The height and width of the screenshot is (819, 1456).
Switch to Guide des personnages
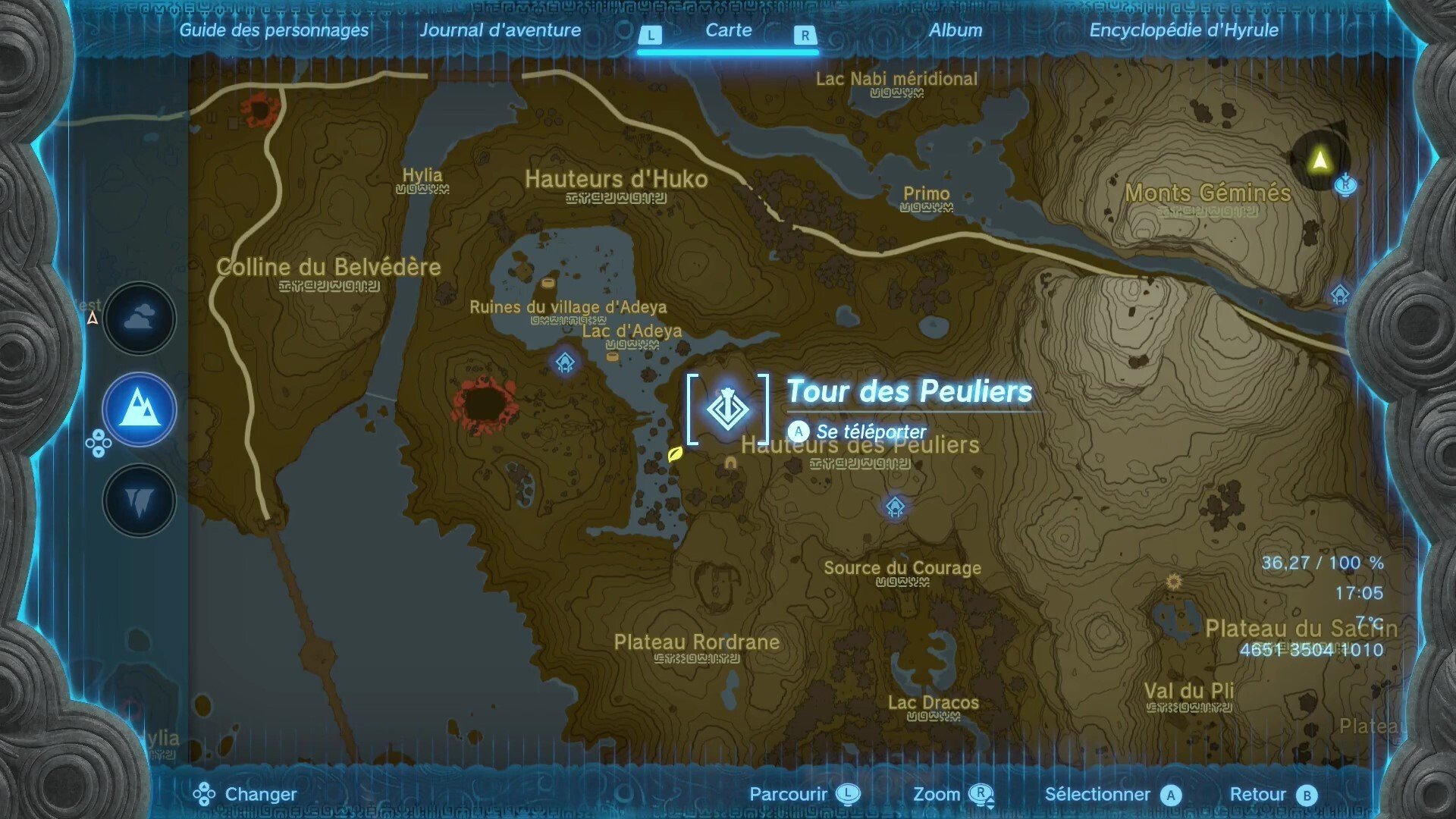click(274, 31)
